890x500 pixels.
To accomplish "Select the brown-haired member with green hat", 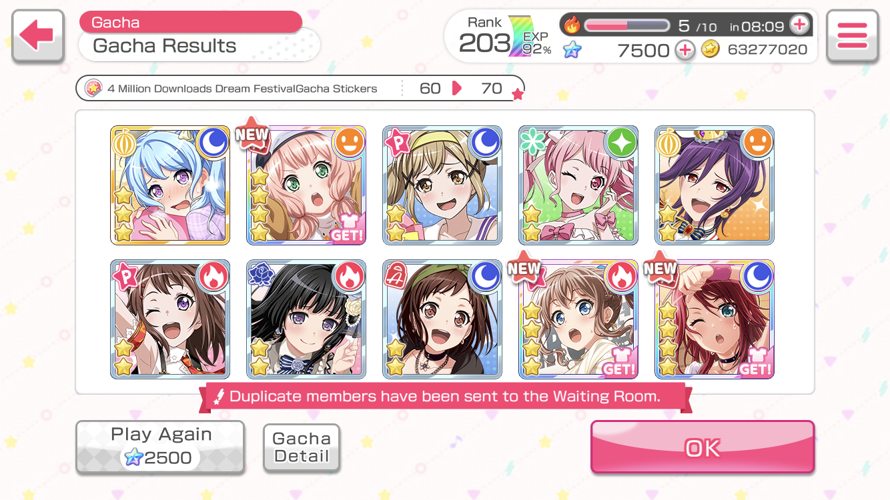I will tap(442, 319).
